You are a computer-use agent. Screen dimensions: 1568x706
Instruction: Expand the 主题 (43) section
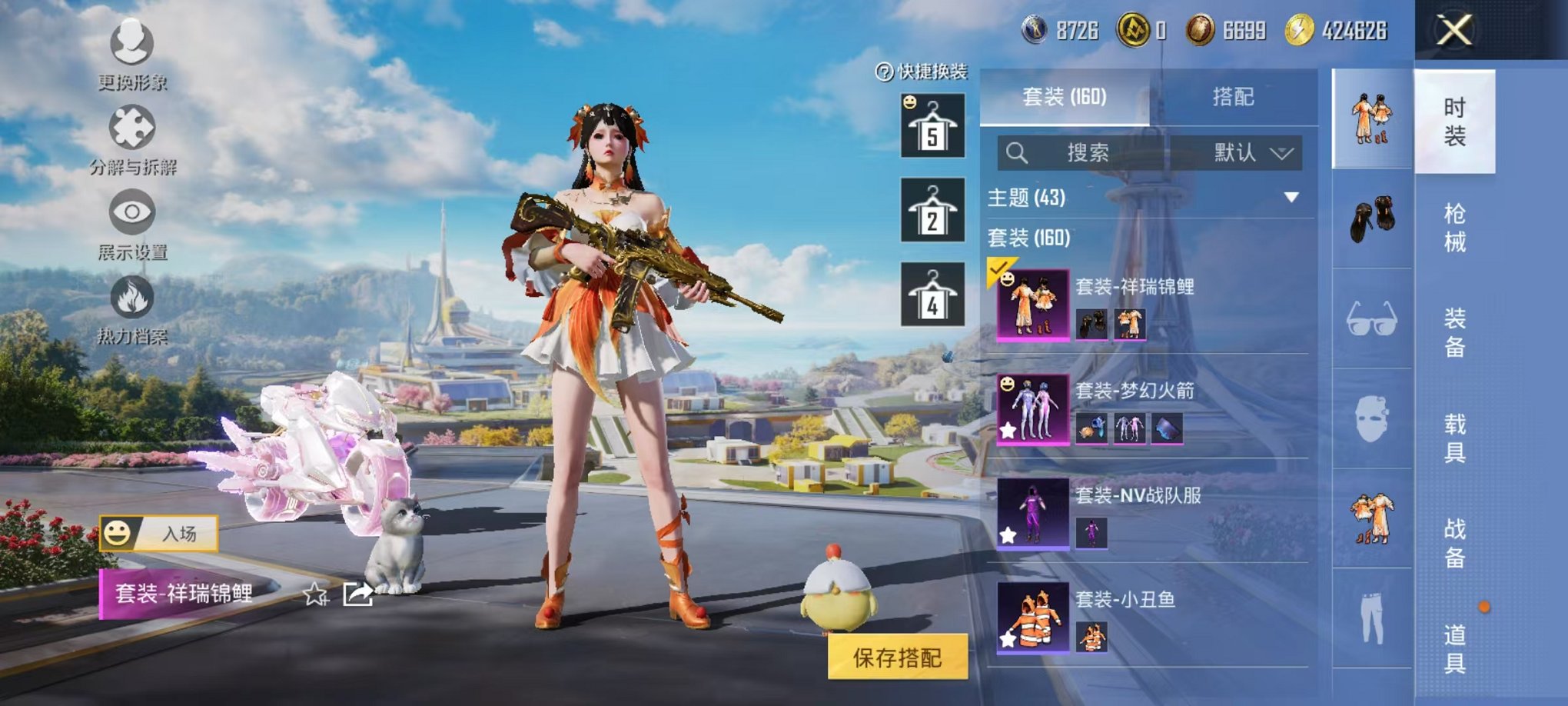1291,198
